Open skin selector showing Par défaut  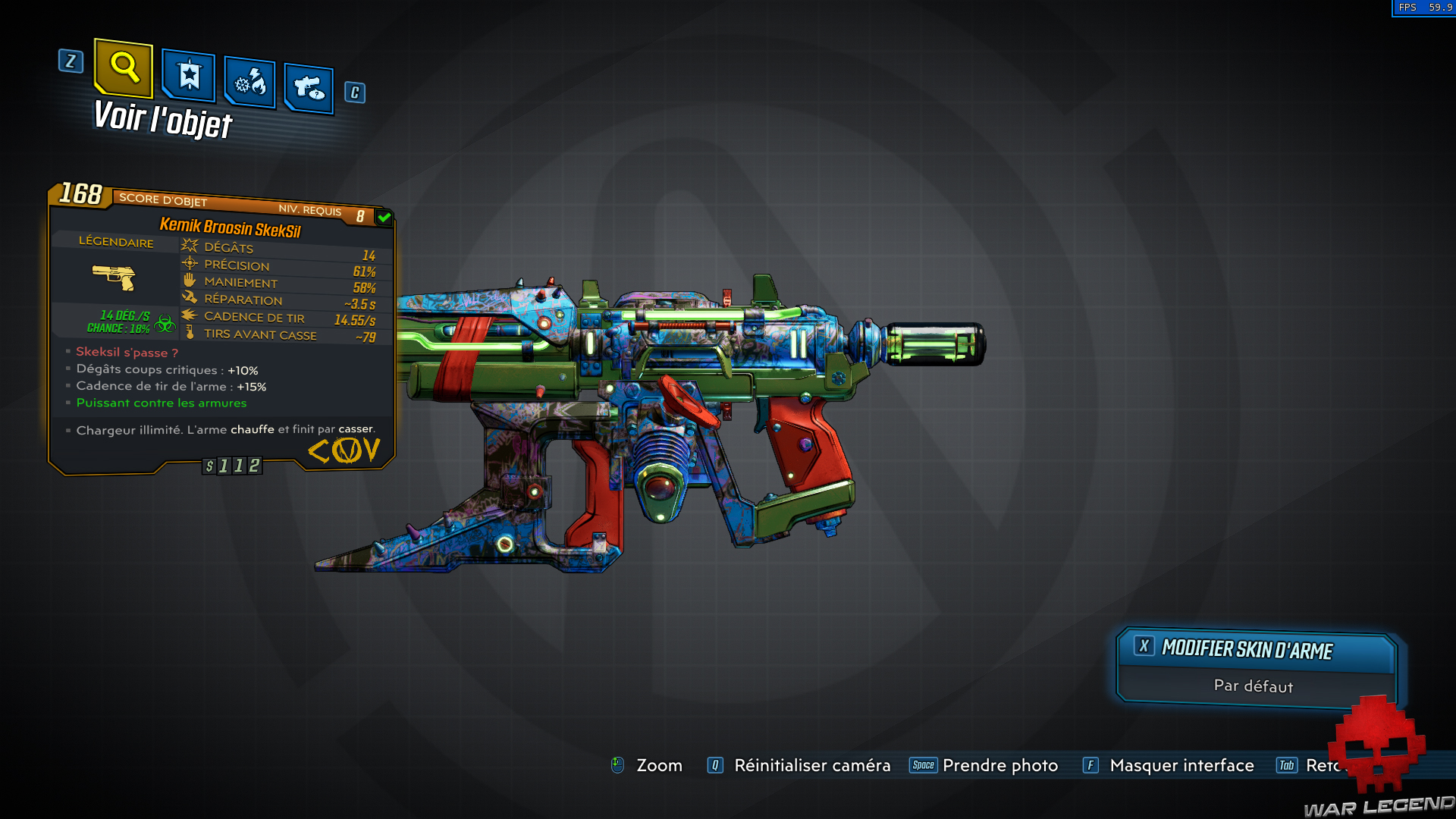tap(1255, 667)
